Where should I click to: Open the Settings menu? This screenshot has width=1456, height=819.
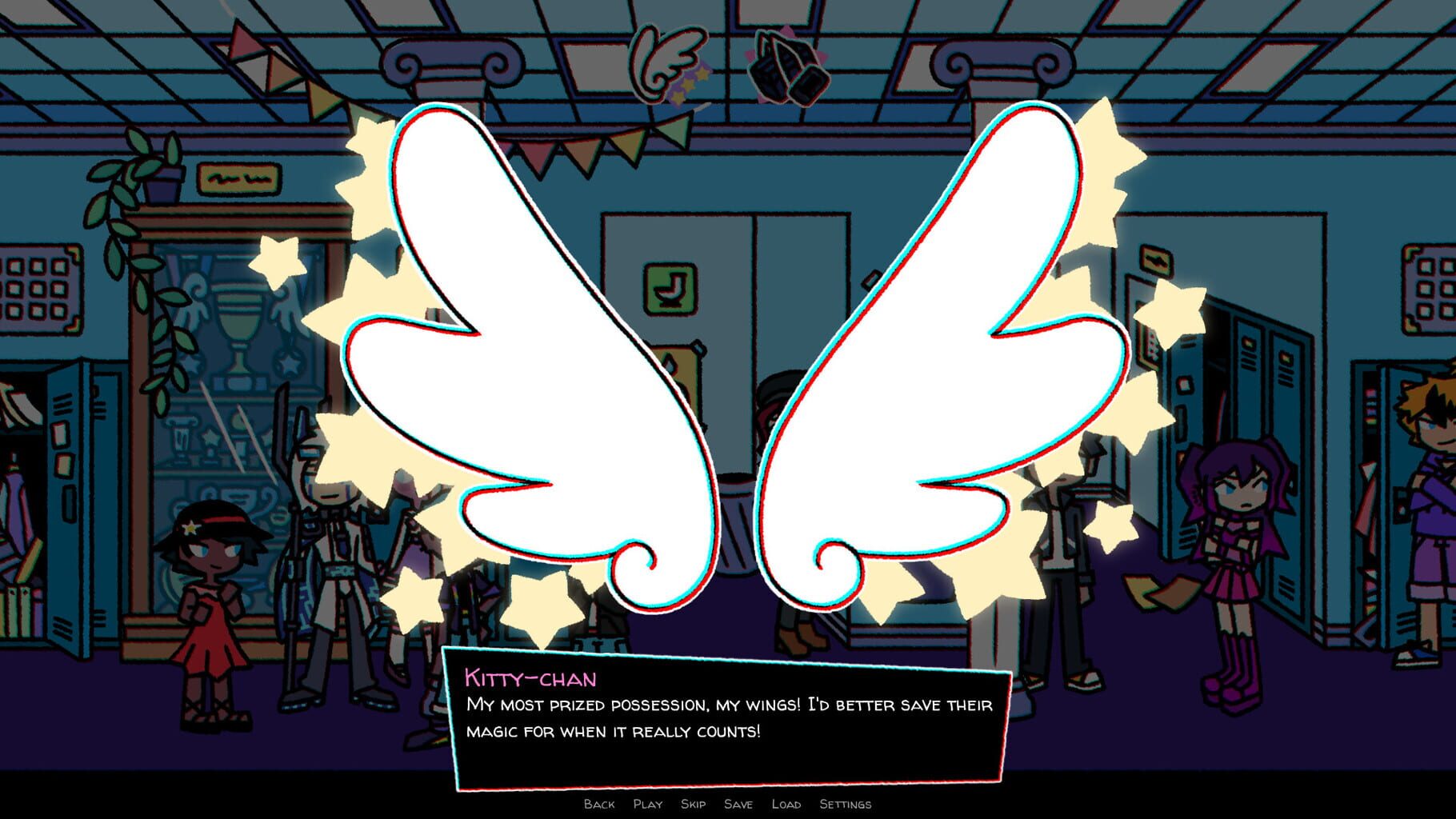[845, 805]
